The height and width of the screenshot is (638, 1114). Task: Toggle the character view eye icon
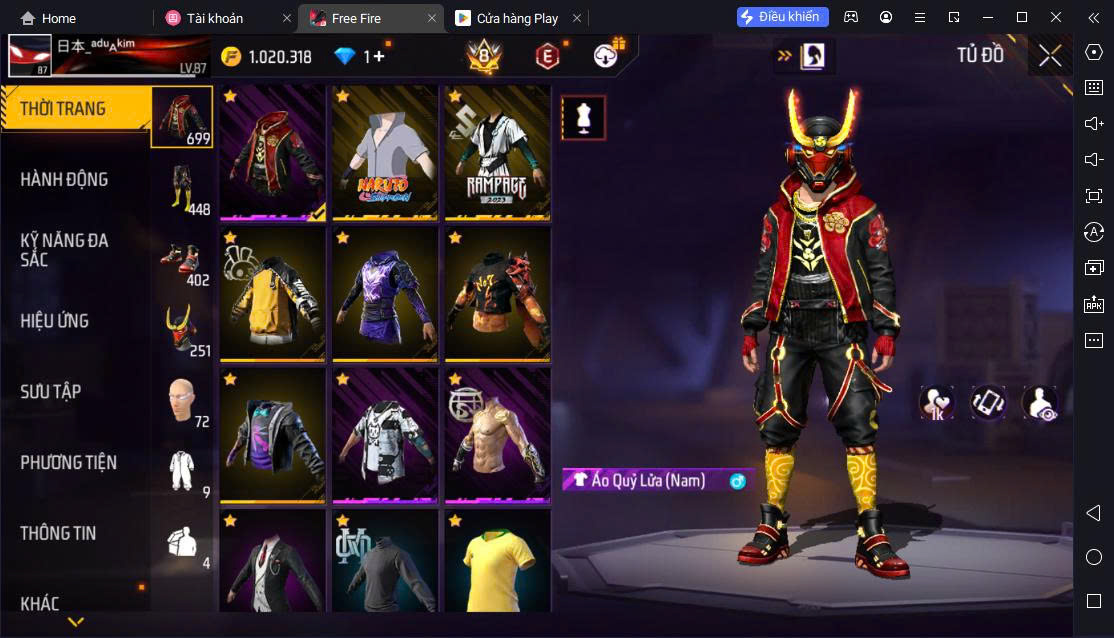[x=1040, y=403]
